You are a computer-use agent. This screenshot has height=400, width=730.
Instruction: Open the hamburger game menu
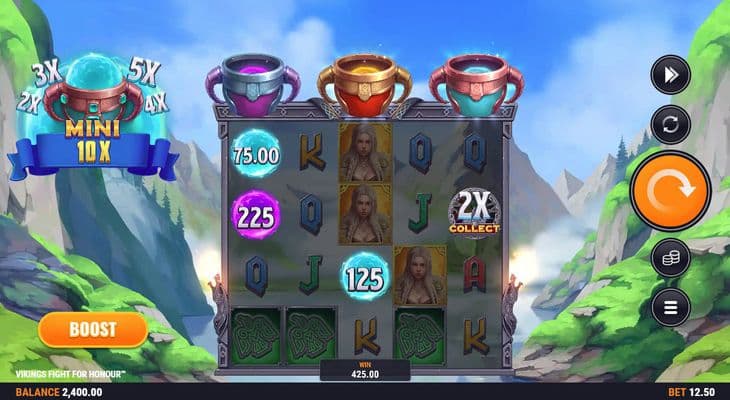coord(670,306)
